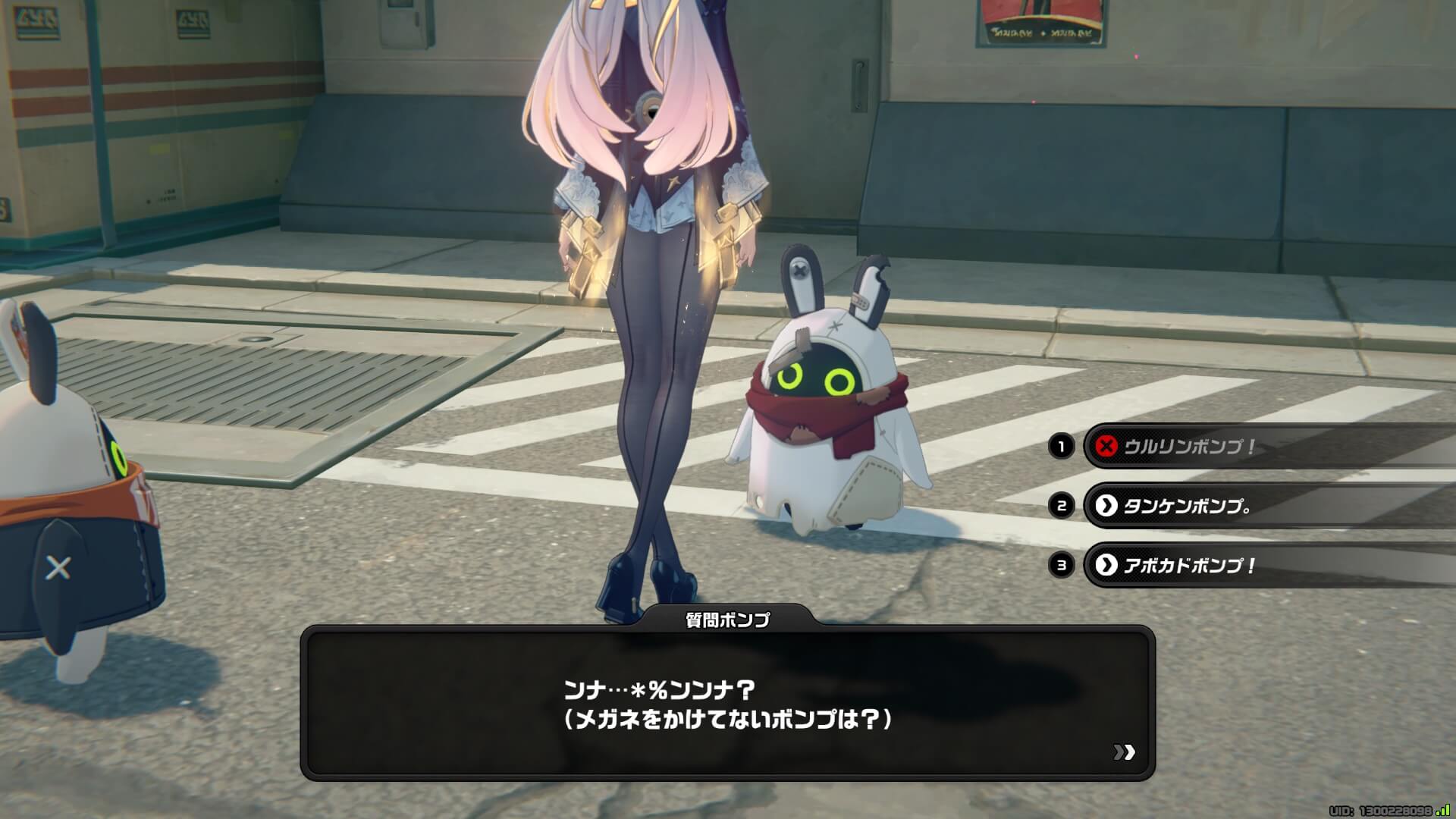Choose the アボカドボンプ！ answer
Image resolution: width=1456 pixels, height=819 pixels.
point(1213,564)
